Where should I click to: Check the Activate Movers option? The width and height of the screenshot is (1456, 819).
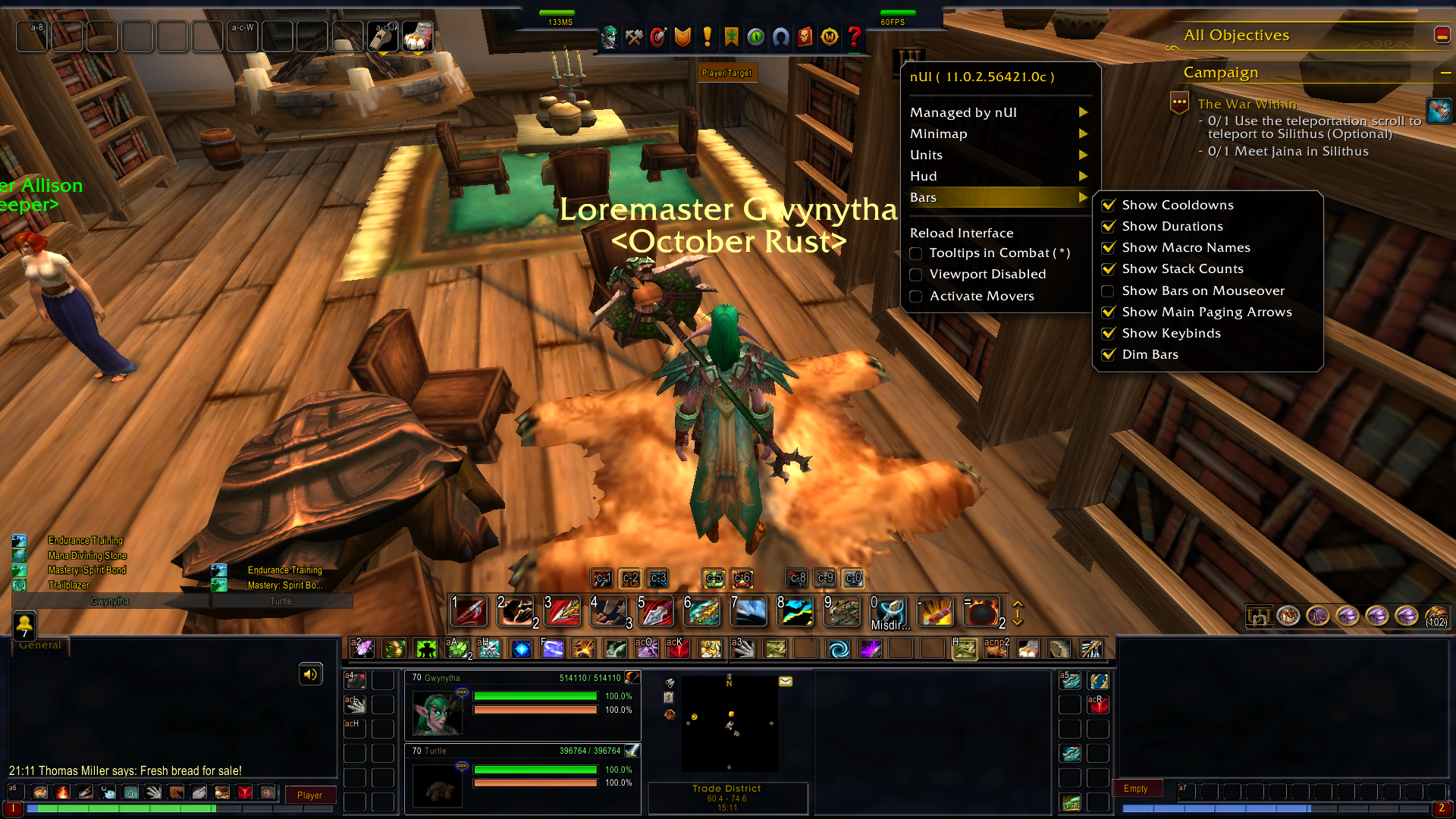[x=916, y=296]
